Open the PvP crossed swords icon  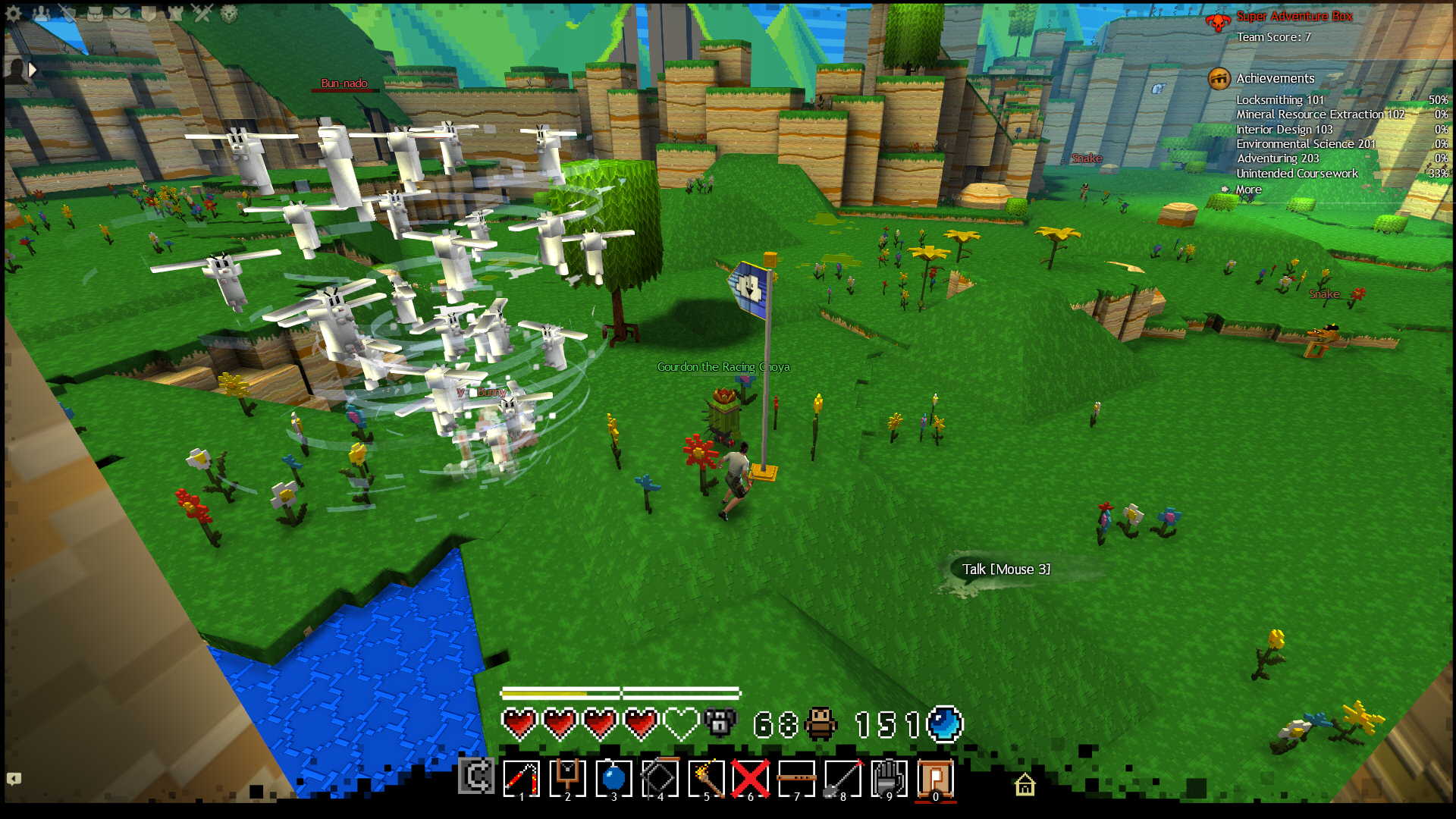pos(202,13)
